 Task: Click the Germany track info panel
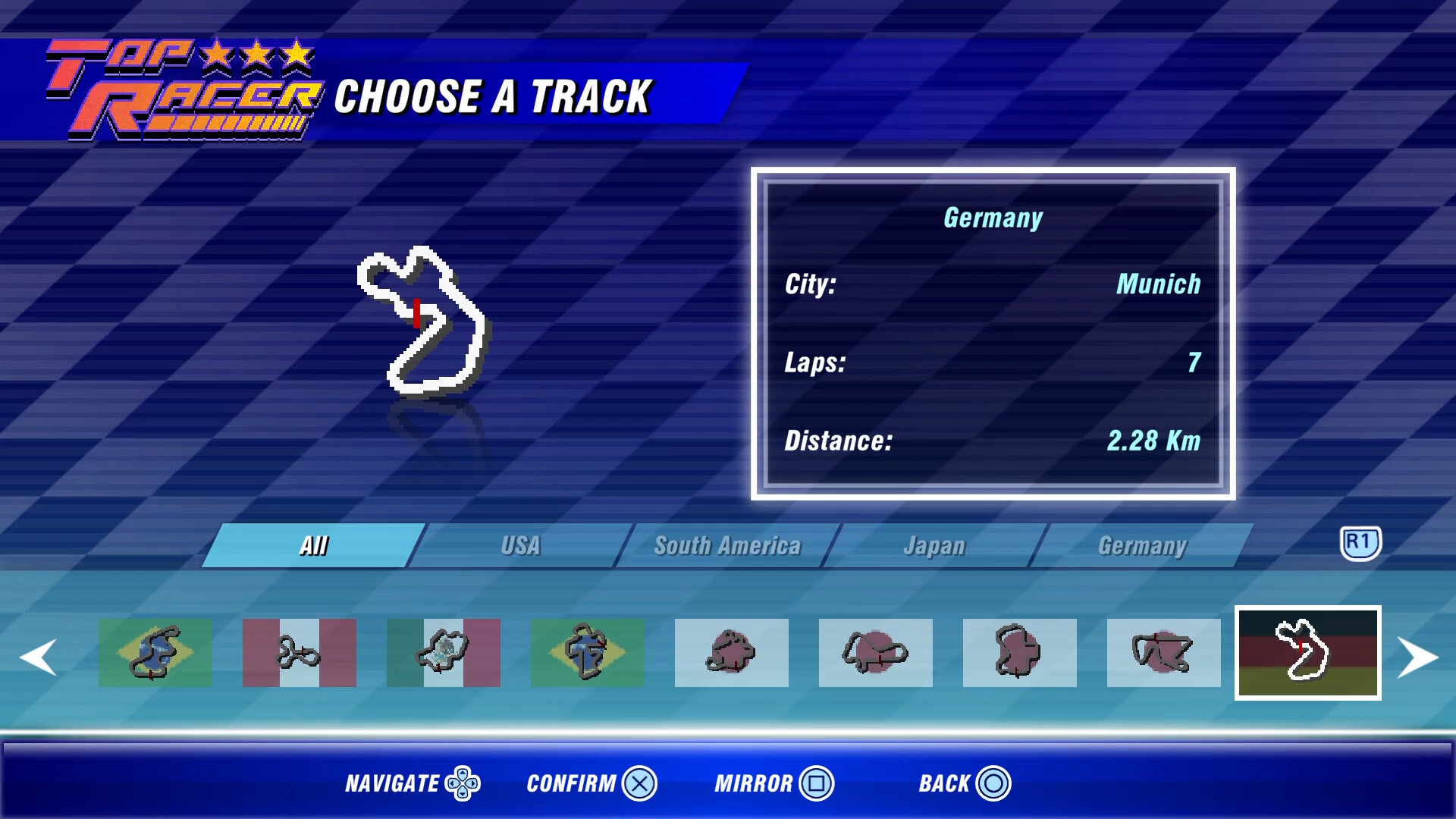pyautogui.click(x=993, y=334)
